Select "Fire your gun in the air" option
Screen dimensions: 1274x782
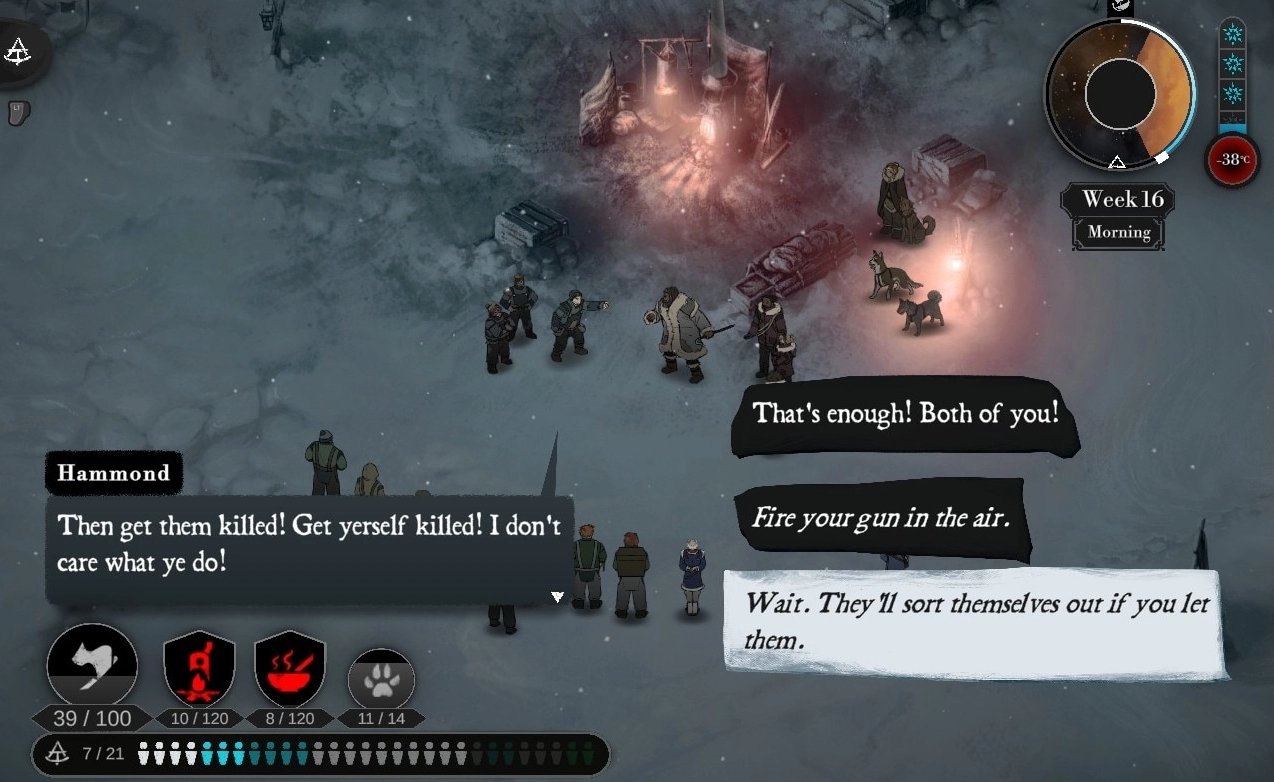(x=879, y=519)
